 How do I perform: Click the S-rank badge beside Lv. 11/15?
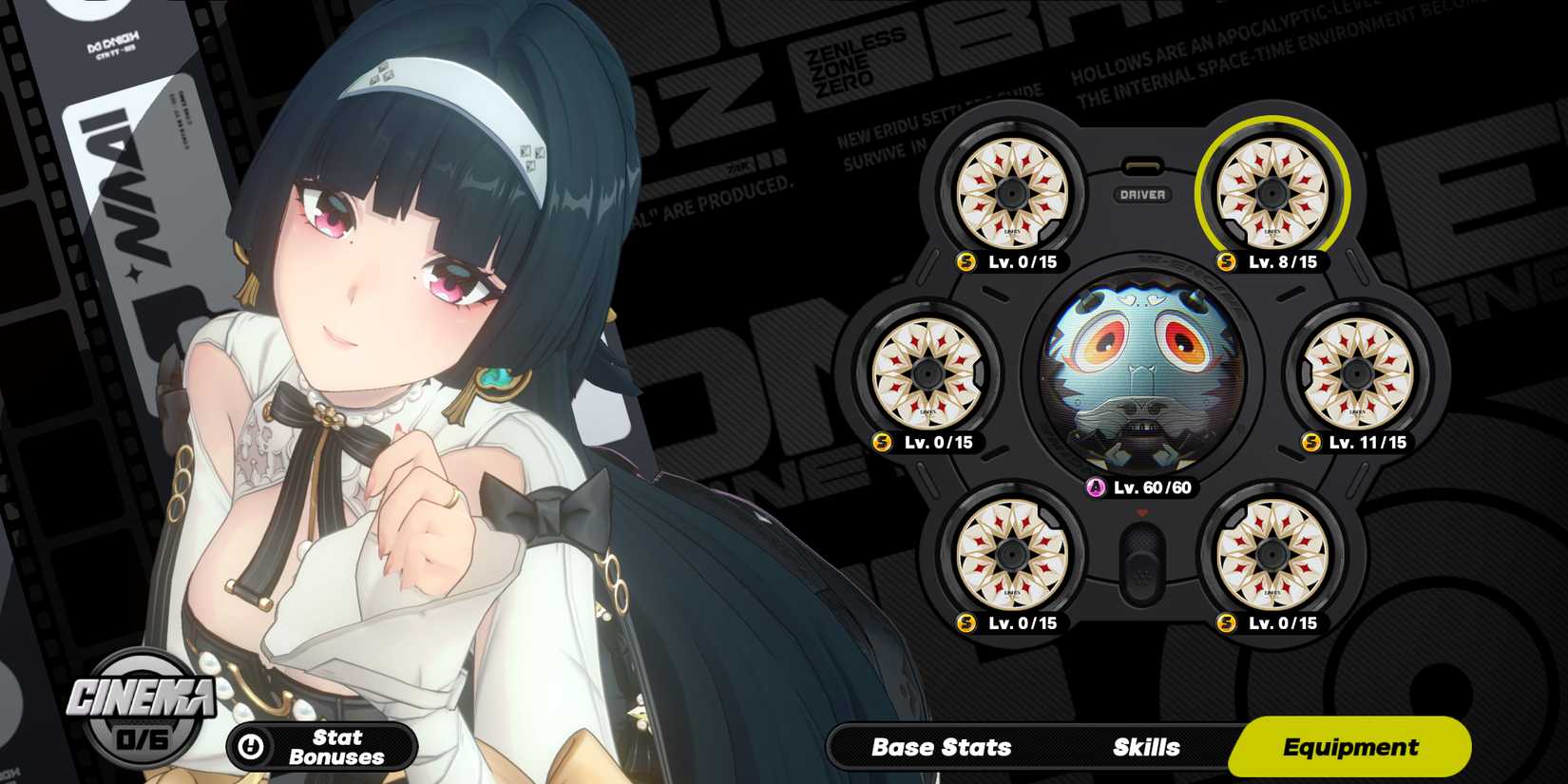tap(1314, 441)
